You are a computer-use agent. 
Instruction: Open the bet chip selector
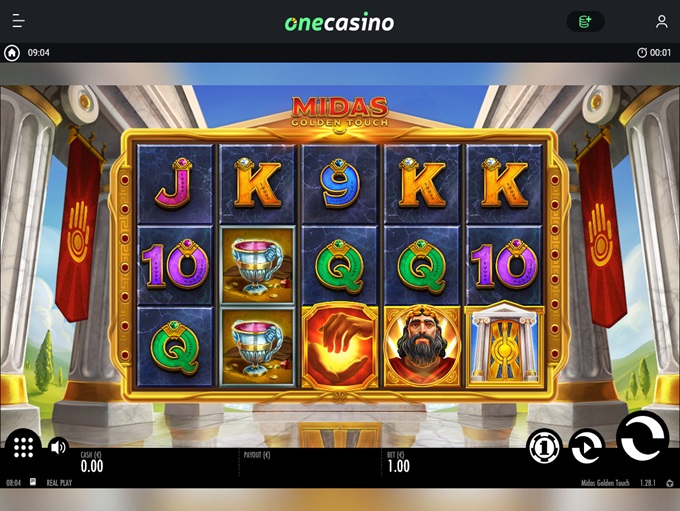544,446
